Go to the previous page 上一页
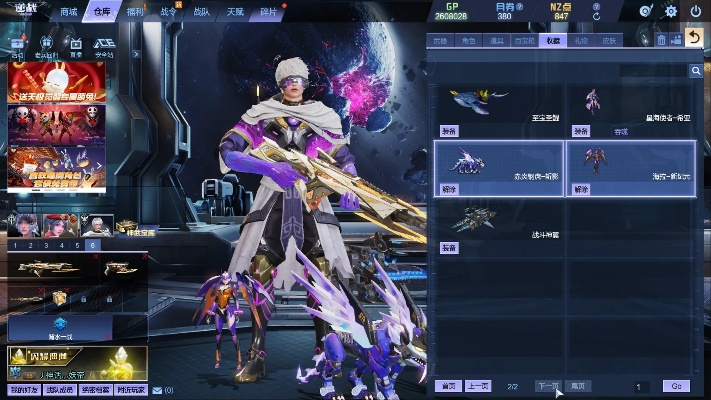Screen dimensions: 711x400 pyautogui.click(x=479, y=386)
